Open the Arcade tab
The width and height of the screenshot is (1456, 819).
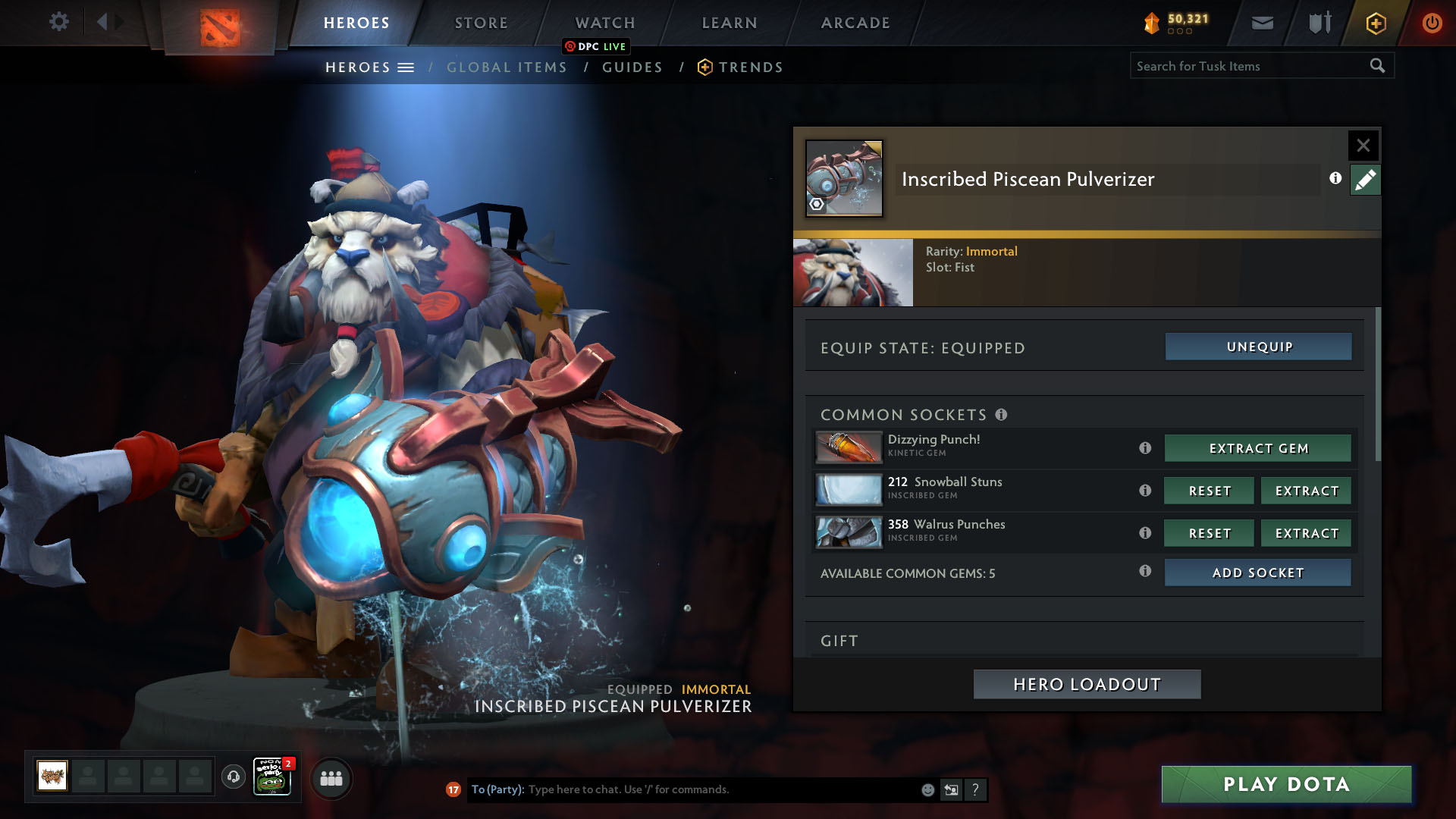tap(855, 23)
